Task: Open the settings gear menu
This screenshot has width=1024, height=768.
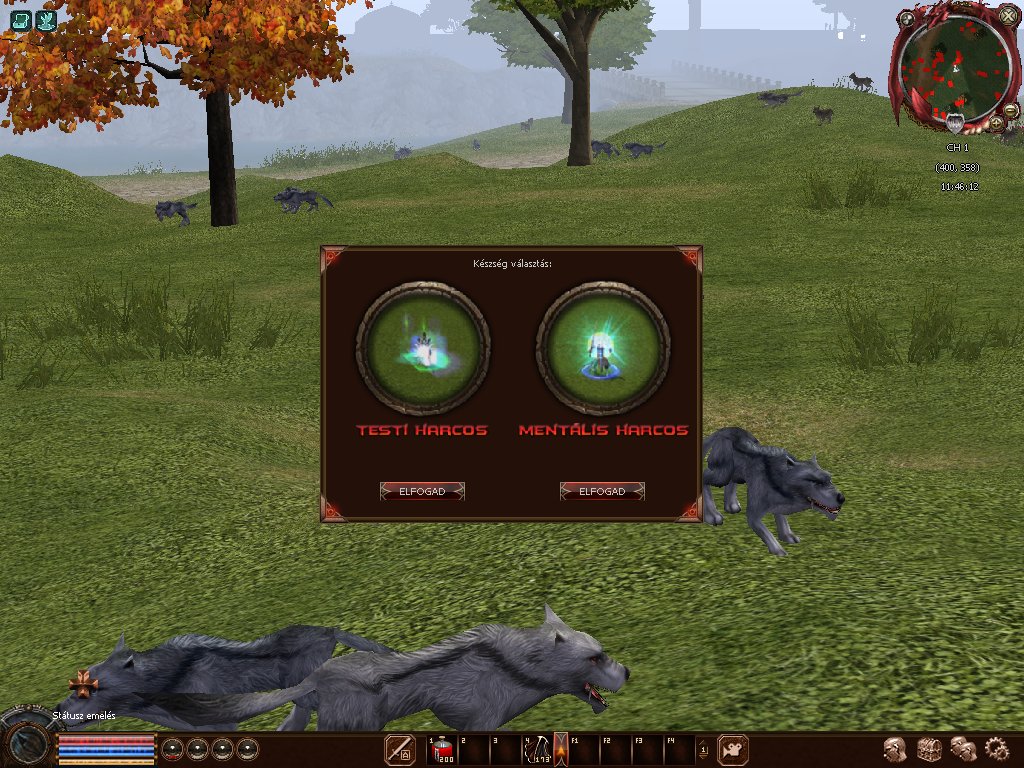Action: pos(997,748)
